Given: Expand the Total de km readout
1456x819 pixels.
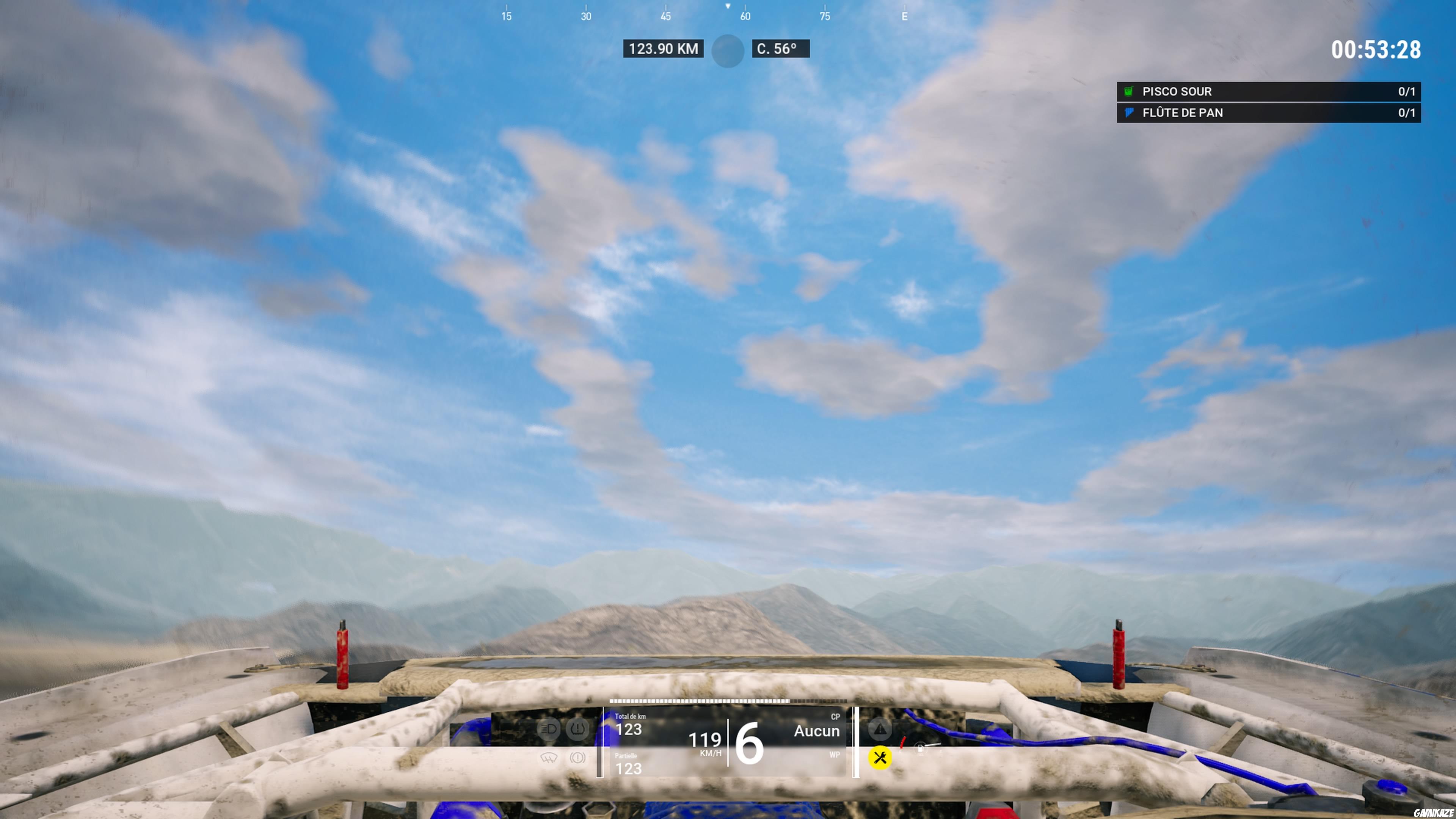Looking at the screenshot, I should pos(630,724).
